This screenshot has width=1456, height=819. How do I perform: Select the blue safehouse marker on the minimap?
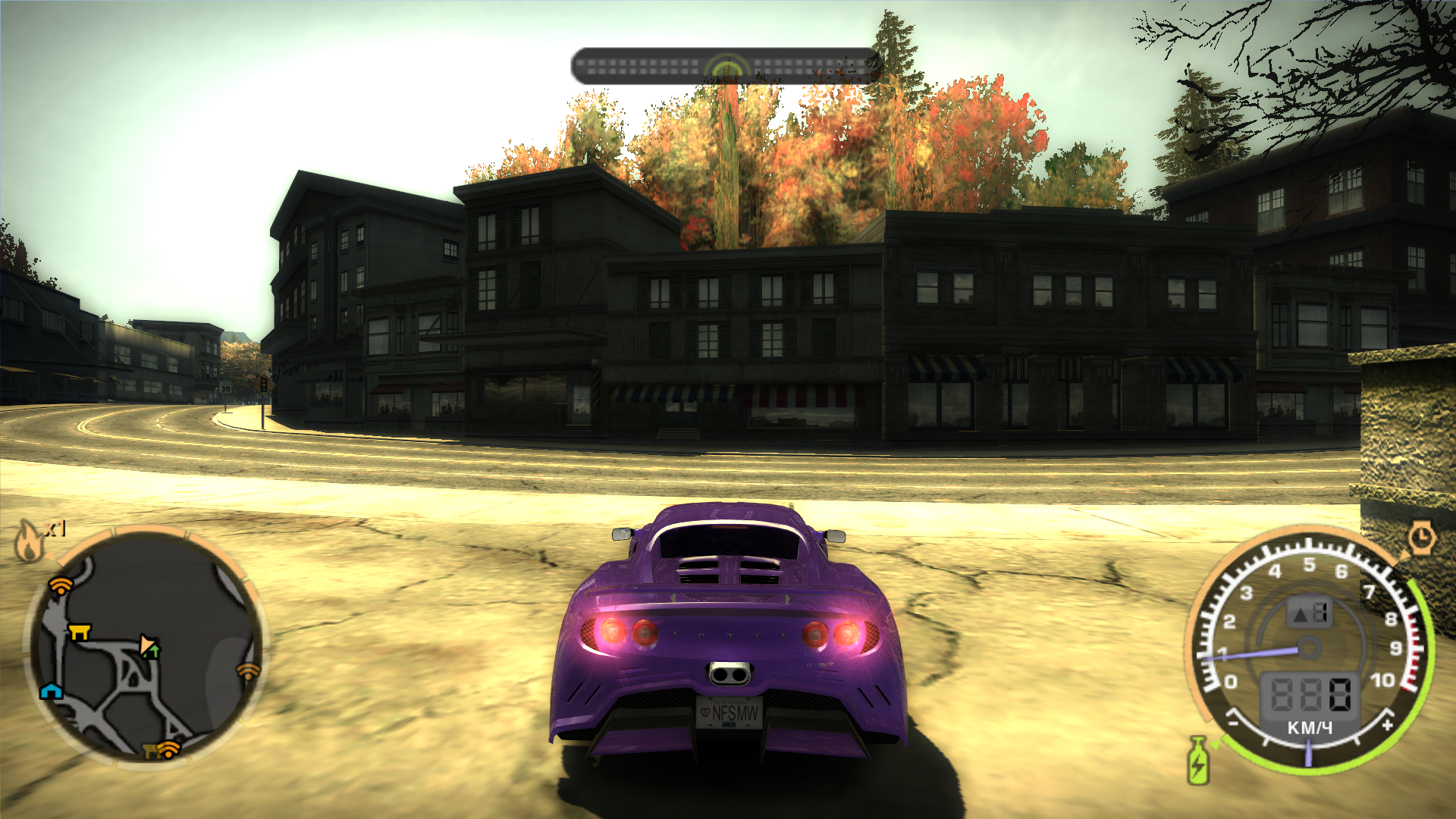pos(51,690)
